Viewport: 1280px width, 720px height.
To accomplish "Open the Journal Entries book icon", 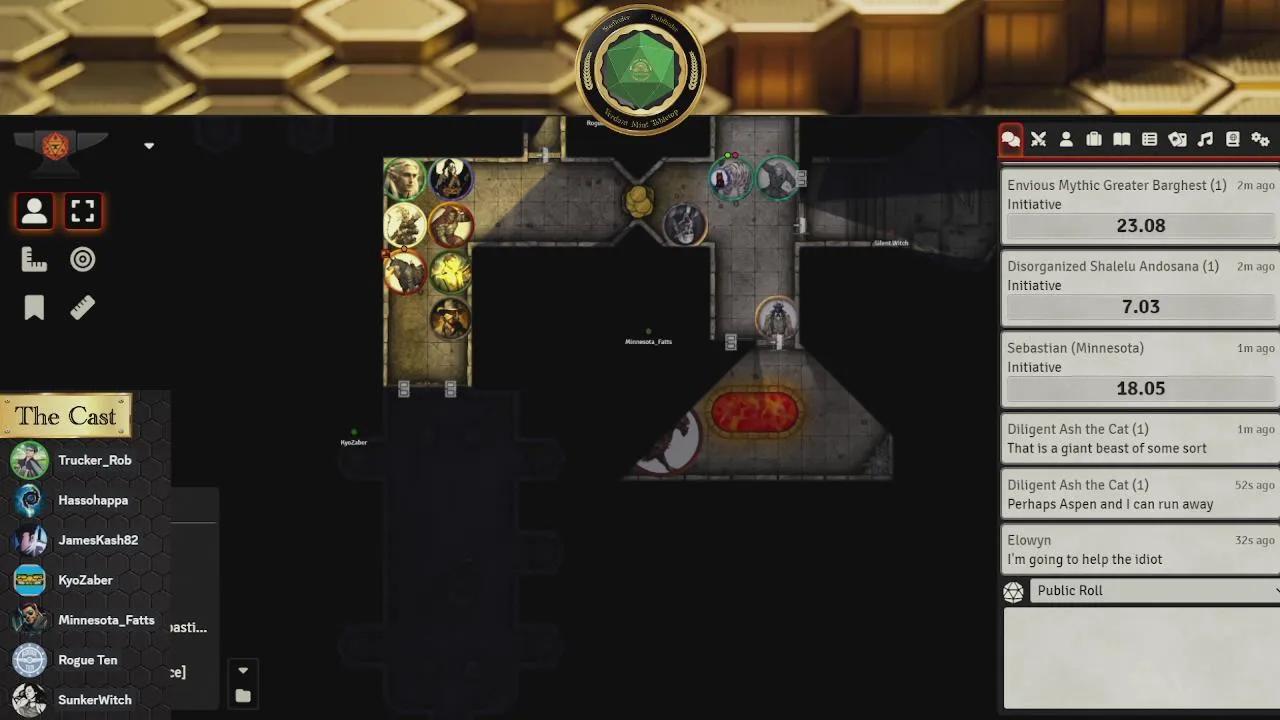I will pyautogui.click(x=1122, y=139).
